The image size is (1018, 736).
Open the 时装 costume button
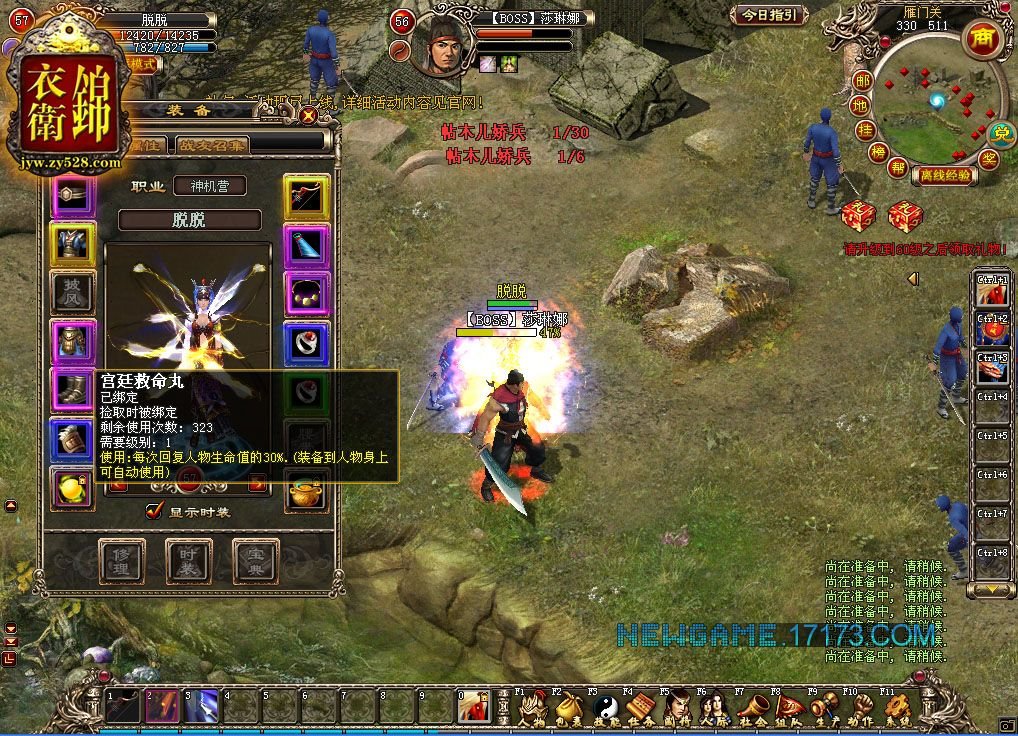189,562
